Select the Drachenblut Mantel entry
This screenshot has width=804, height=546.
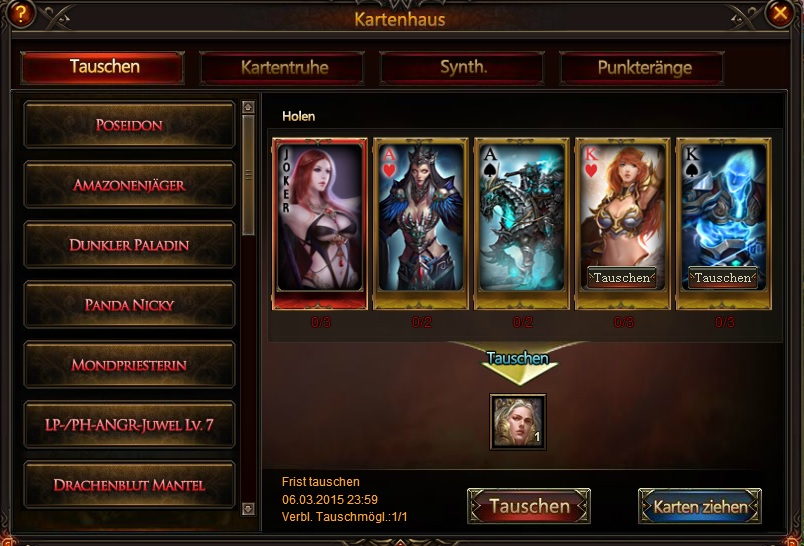point(129,485)
